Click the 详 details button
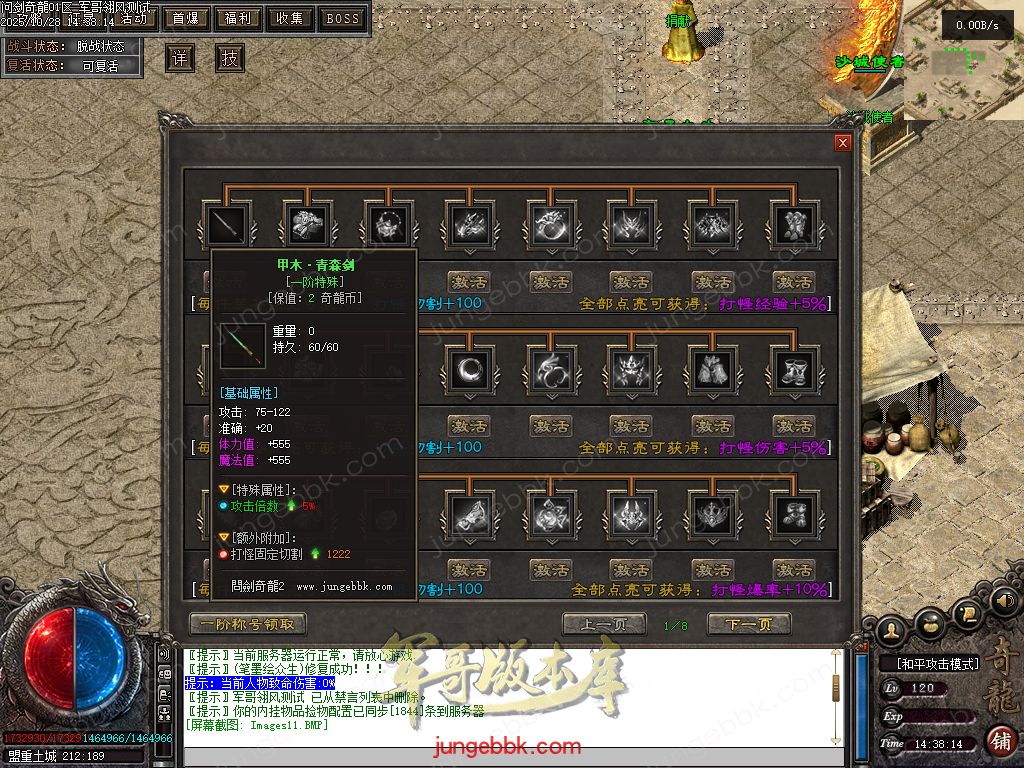Viewport: 1024px width, 768px height. [x=180, y=58]
